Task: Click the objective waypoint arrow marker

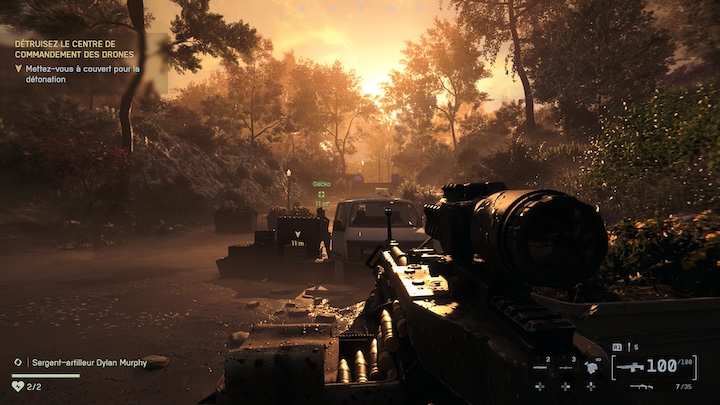Action: pos(297,232)
